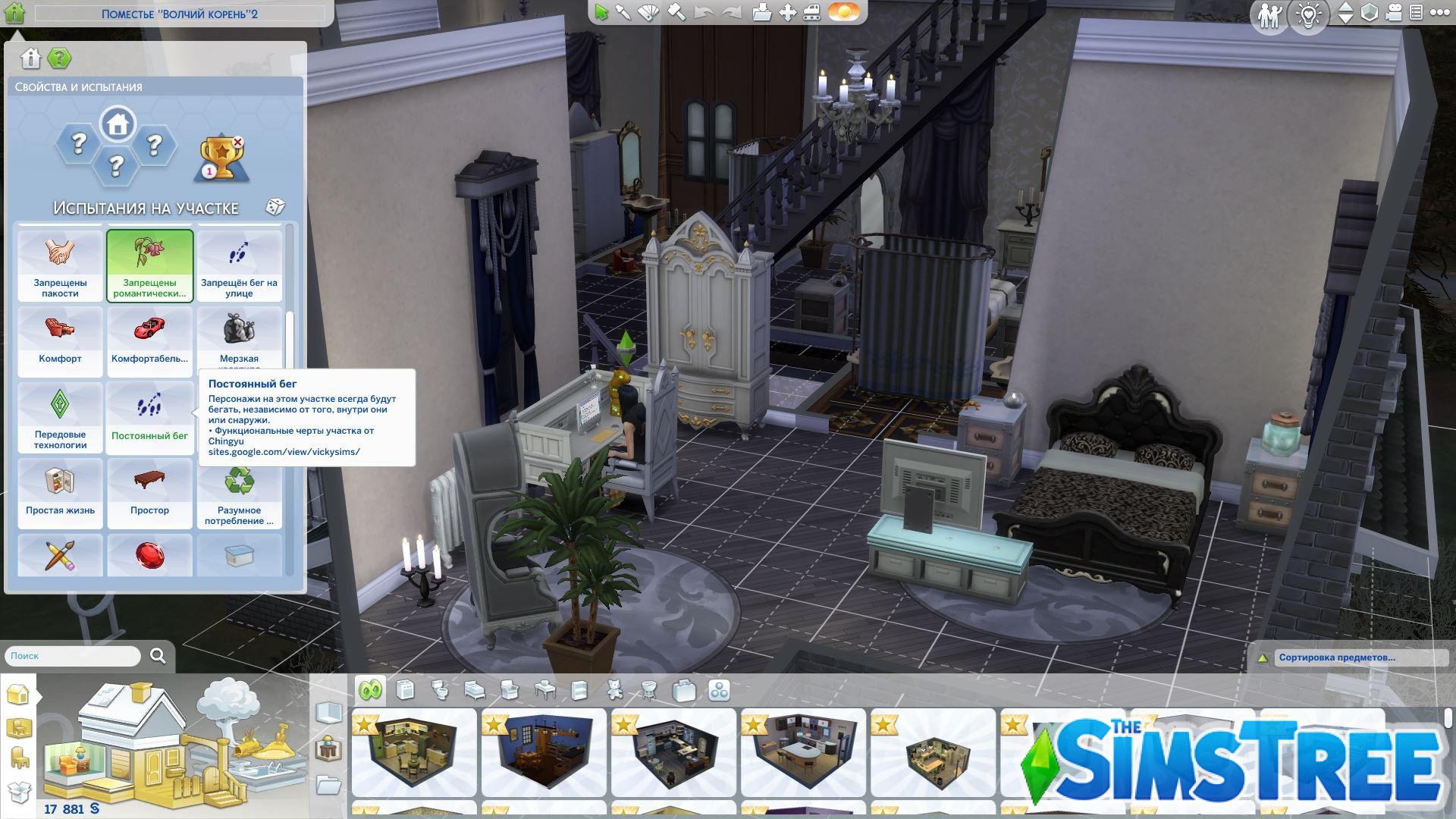Open the toilet plumbing category icon
This screenshot has width=1456, height=819.
[x=440, y=690]
